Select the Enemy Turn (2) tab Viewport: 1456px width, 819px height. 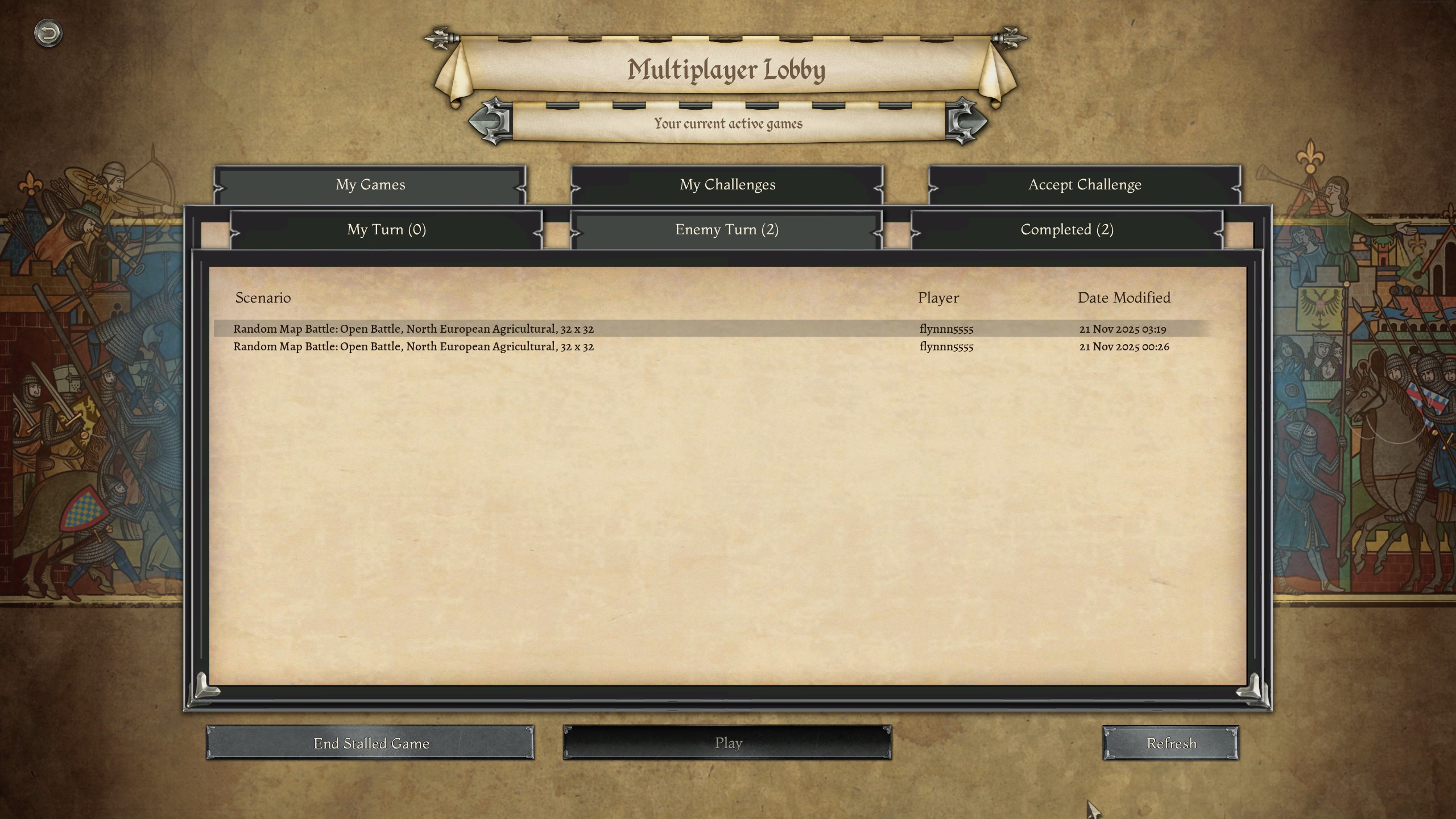[726, 230]
